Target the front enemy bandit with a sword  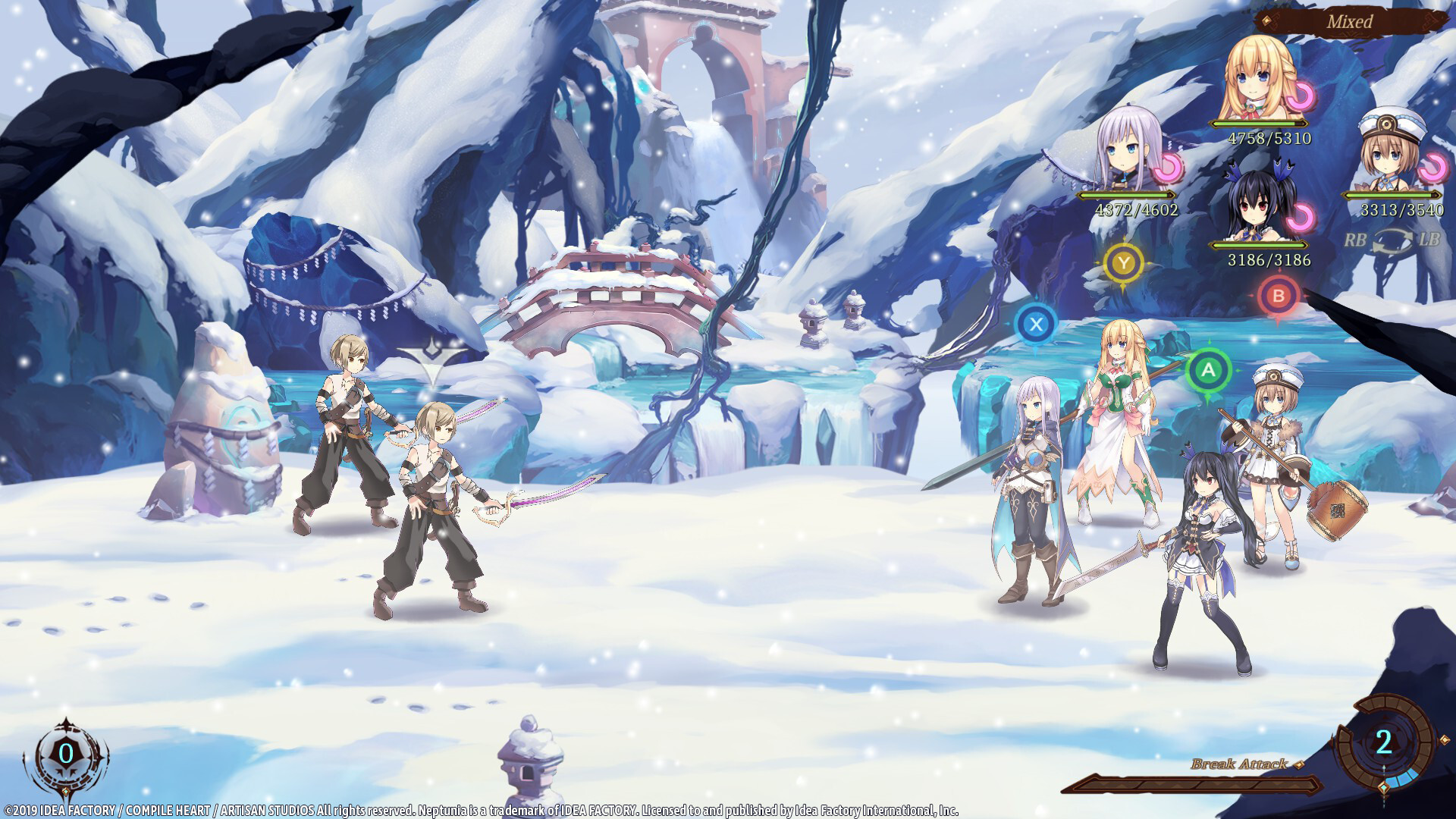tap(436, 493)
